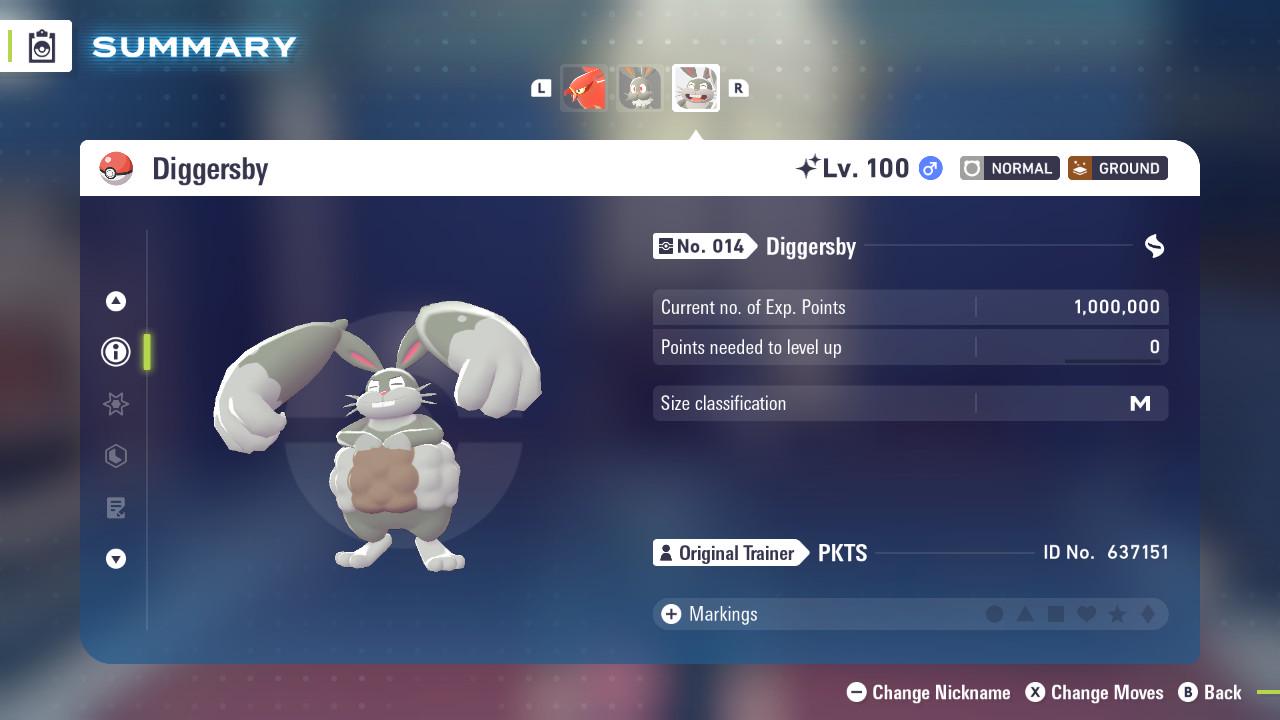Click the up arrow above the sidebar icons
The width and height of the screenshot is (1280, 720).
115,300
